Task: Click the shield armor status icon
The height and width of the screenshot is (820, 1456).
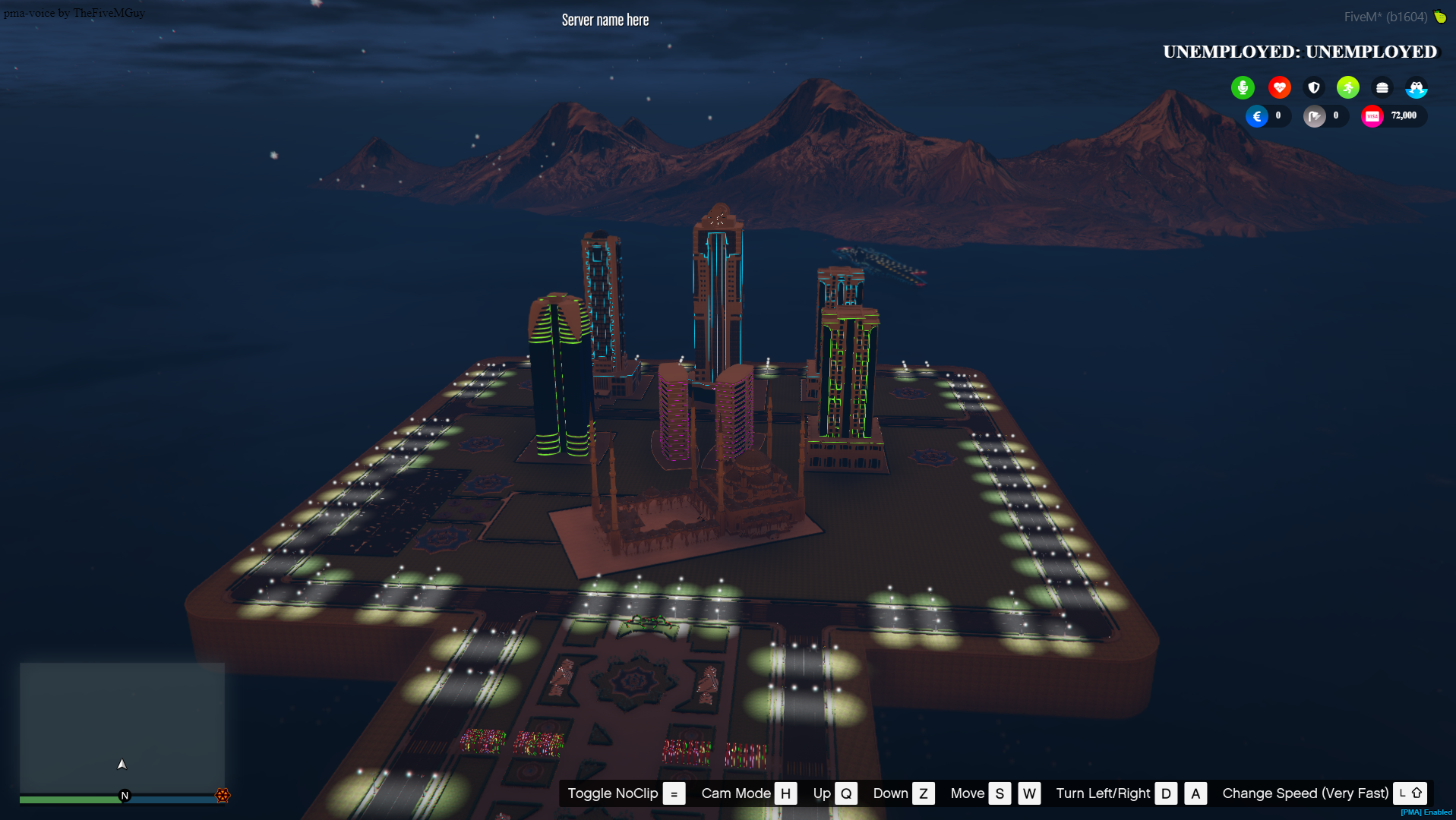Action: (1313, 87)
